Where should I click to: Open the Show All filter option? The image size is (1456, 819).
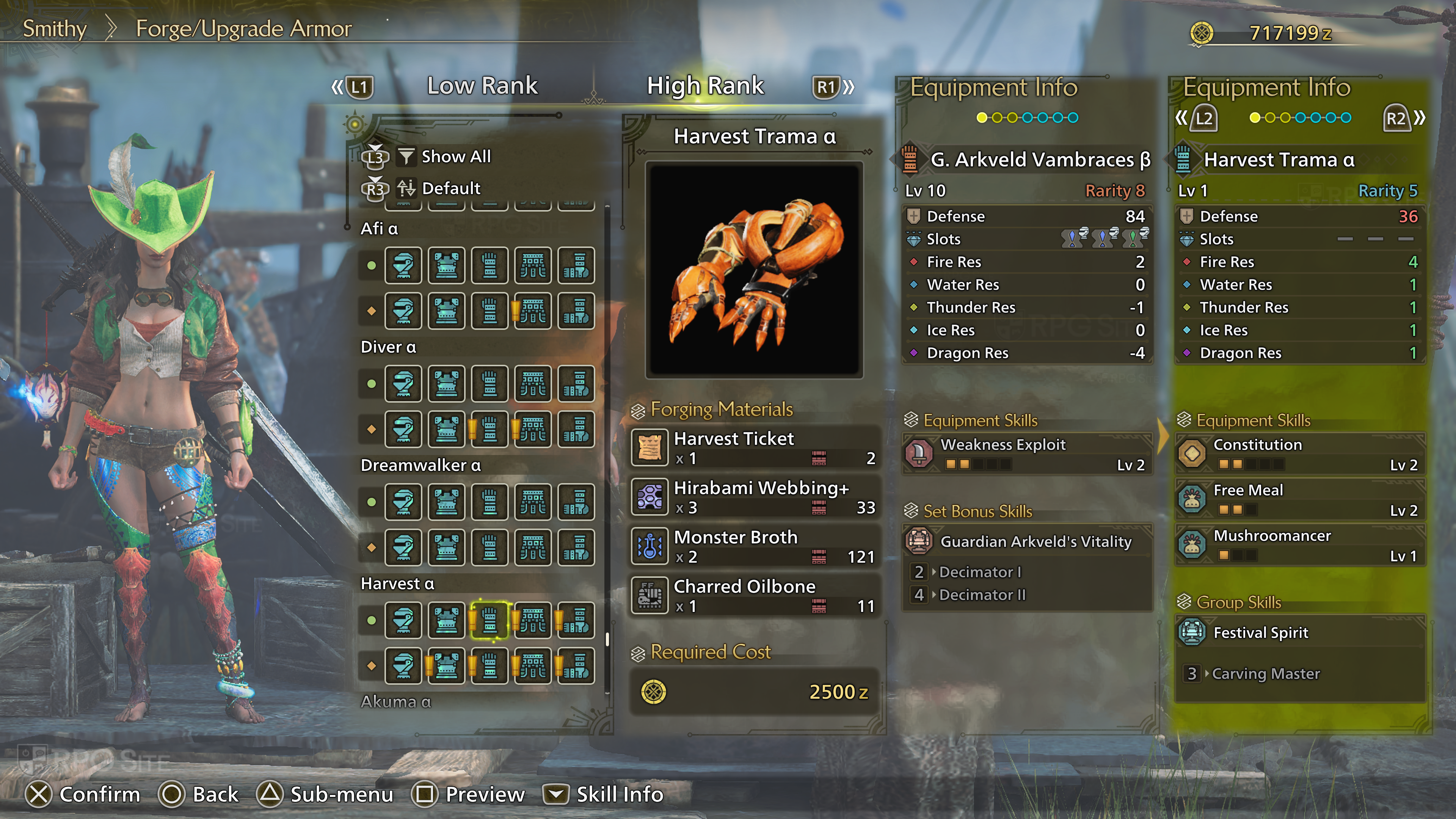pos(455,157)
